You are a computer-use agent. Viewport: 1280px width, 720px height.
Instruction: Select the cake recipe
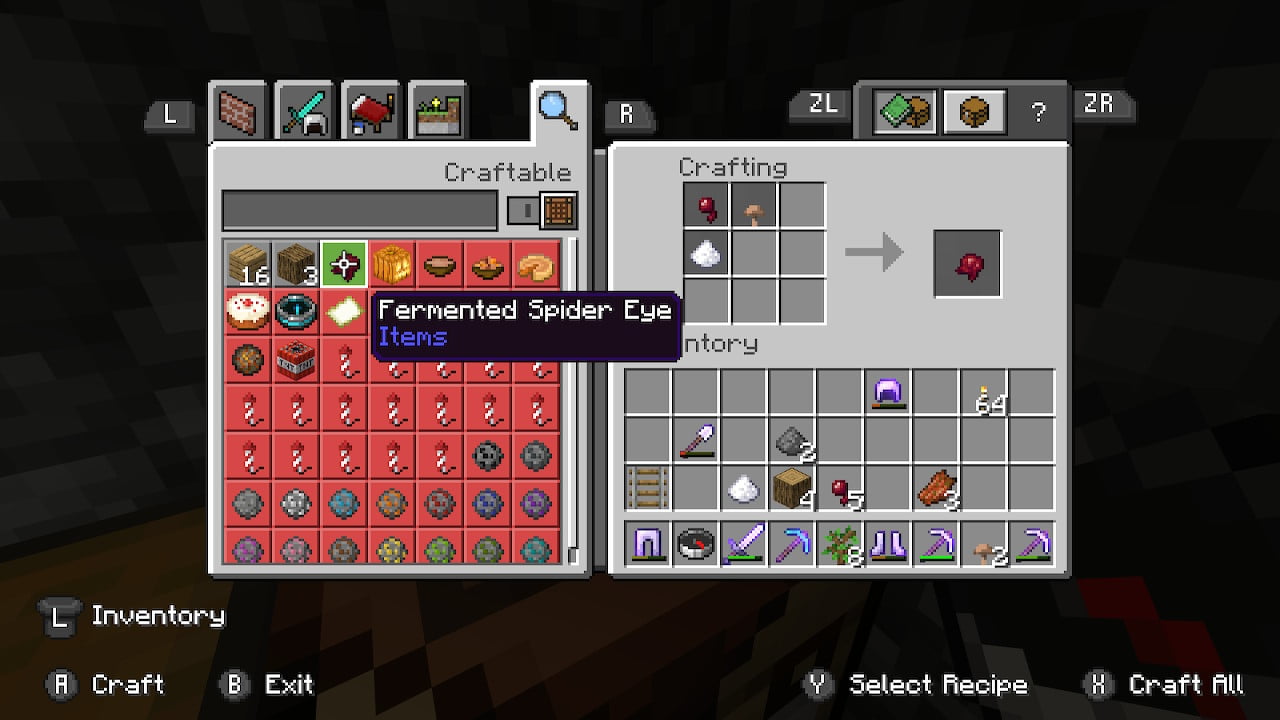click(248, 311)
